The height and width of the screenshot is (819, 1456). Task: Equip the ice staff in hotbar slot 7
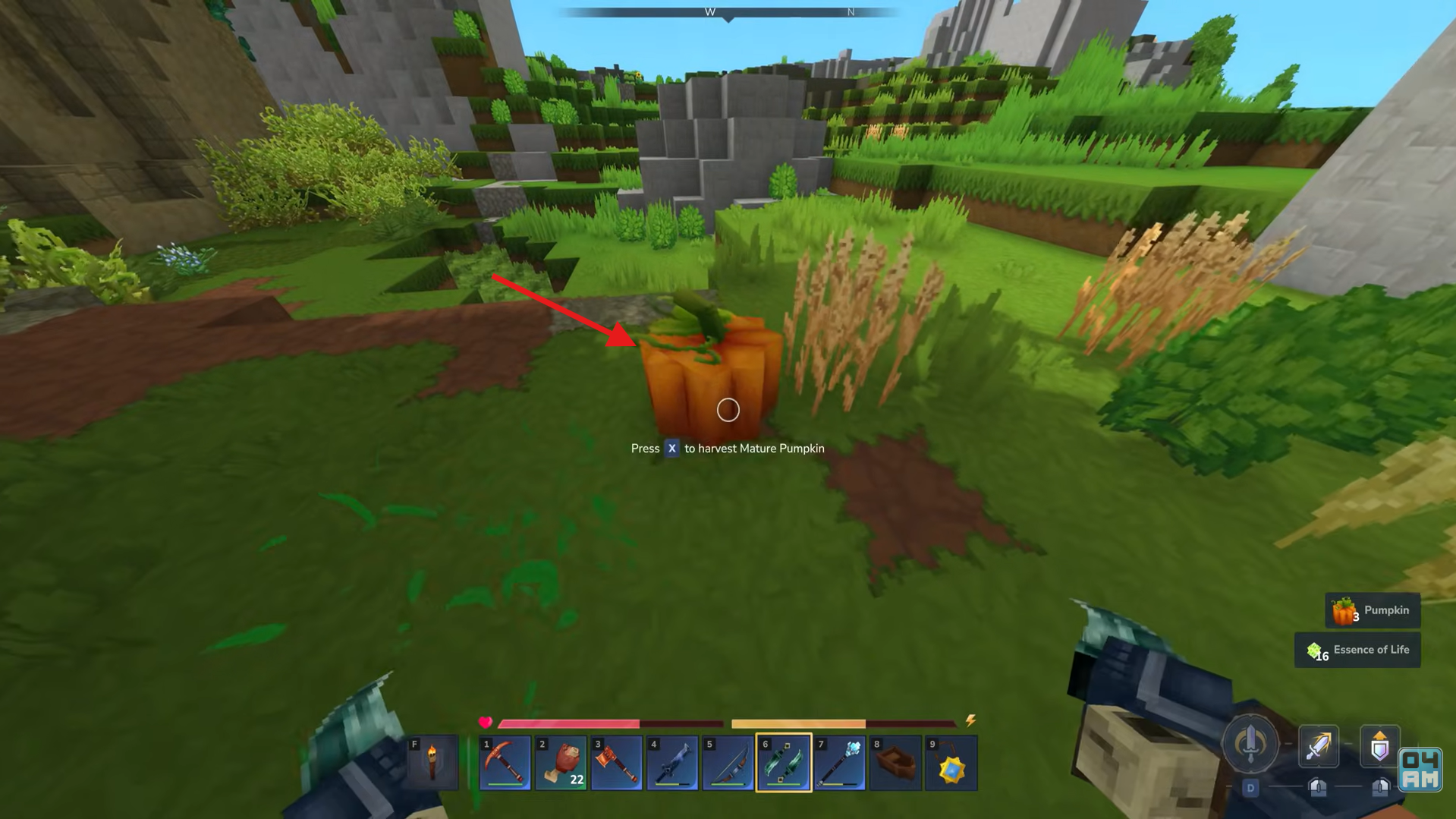pos(838,761)
